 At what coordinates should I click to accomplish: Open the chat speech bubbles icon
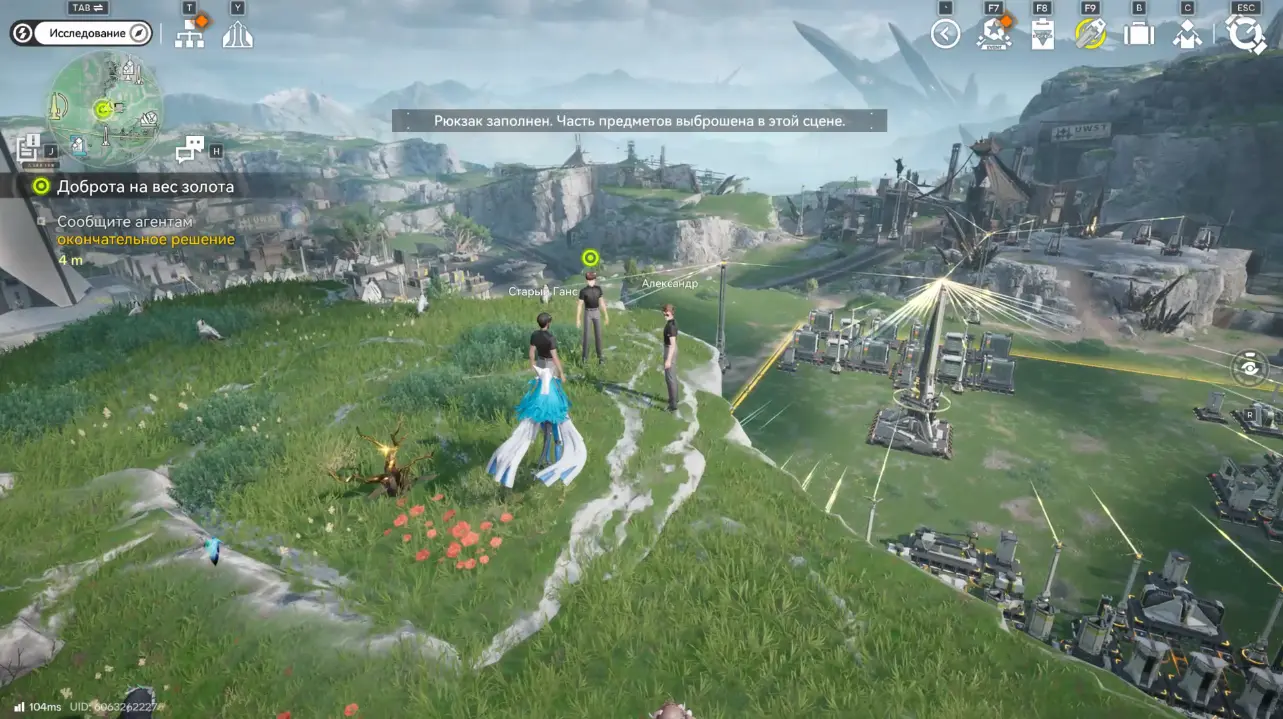[191, 150]
